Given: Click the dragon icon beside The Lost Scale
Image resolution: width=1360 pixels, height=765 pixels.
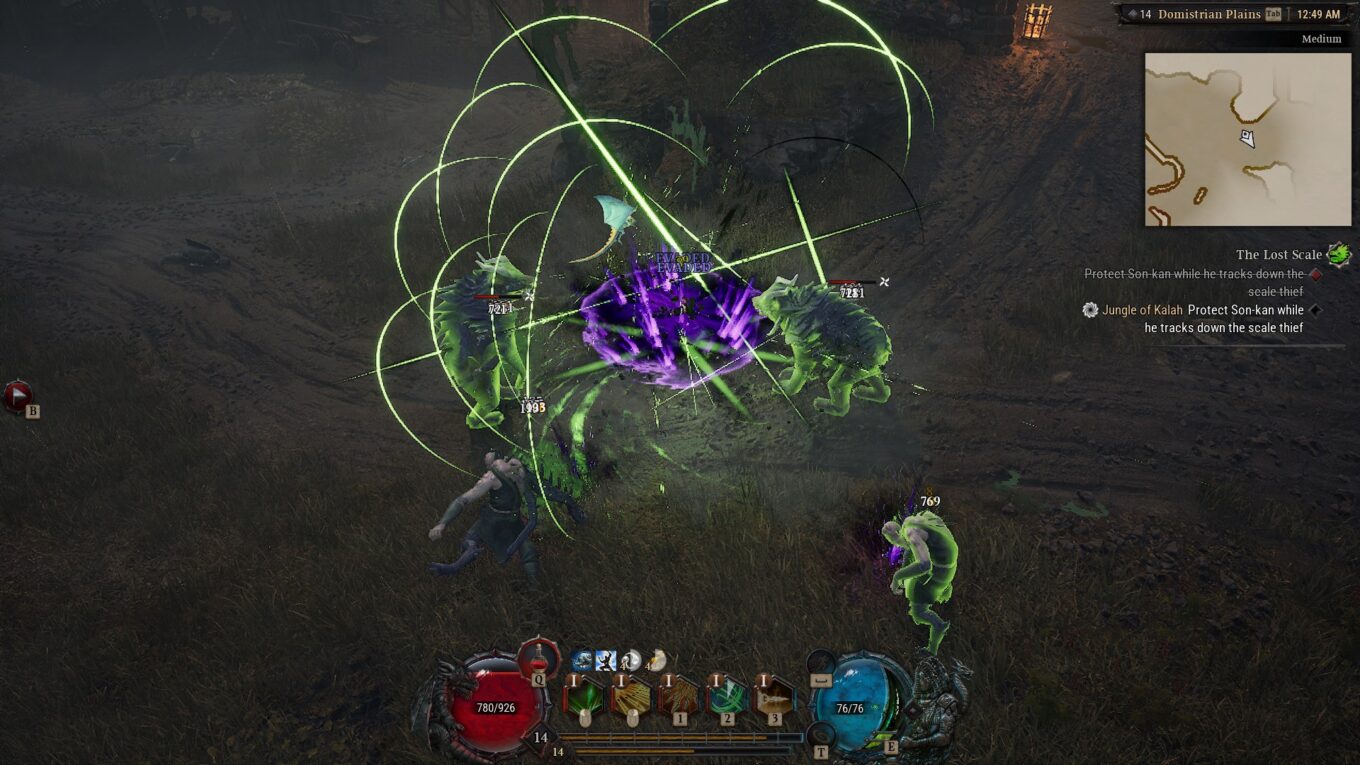Looking at the screenshot, I should pos(1338,254).
